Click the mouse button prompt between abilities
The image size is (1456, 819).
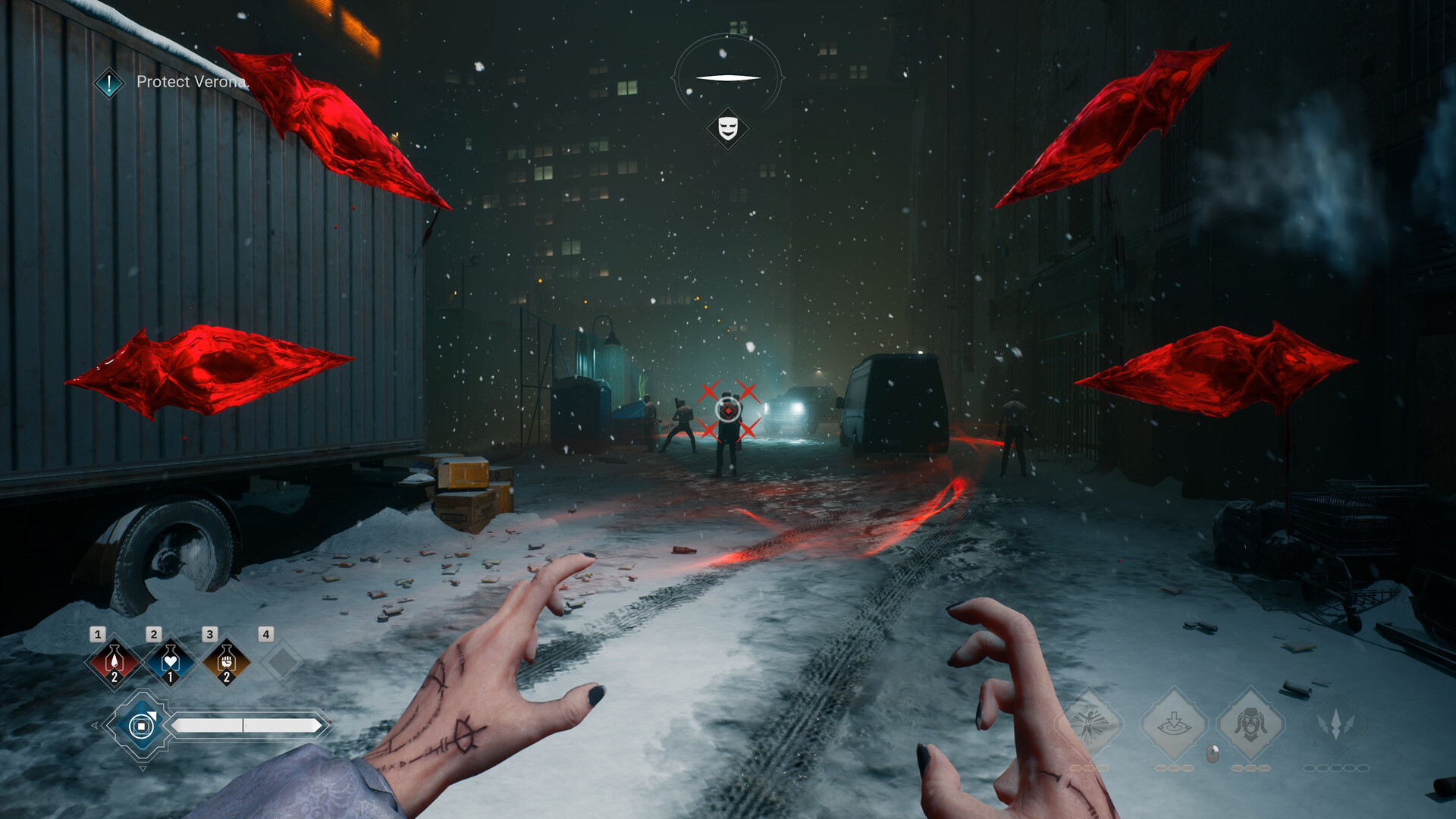pyautogui.click(x=1212, y=754)
